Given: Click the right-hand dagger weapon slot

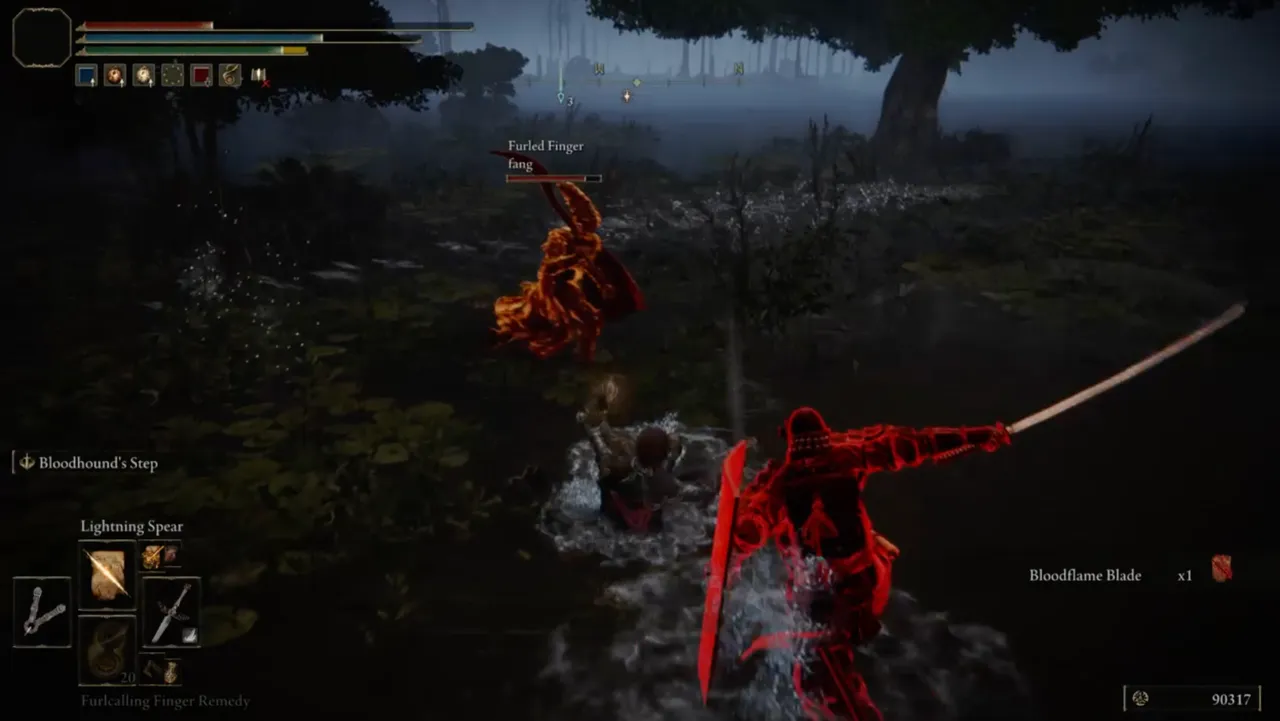Looking at the screenshot, I should pos(171,611).
